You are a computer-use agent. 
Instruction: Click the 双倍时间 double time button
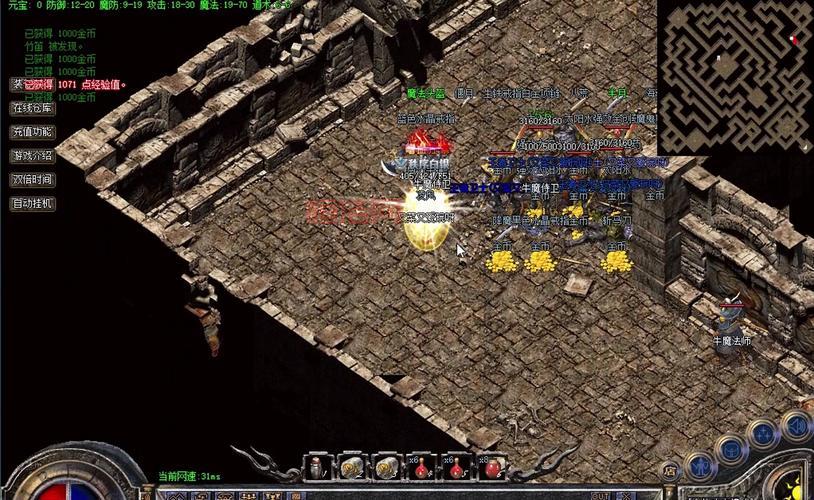(32, 180)
